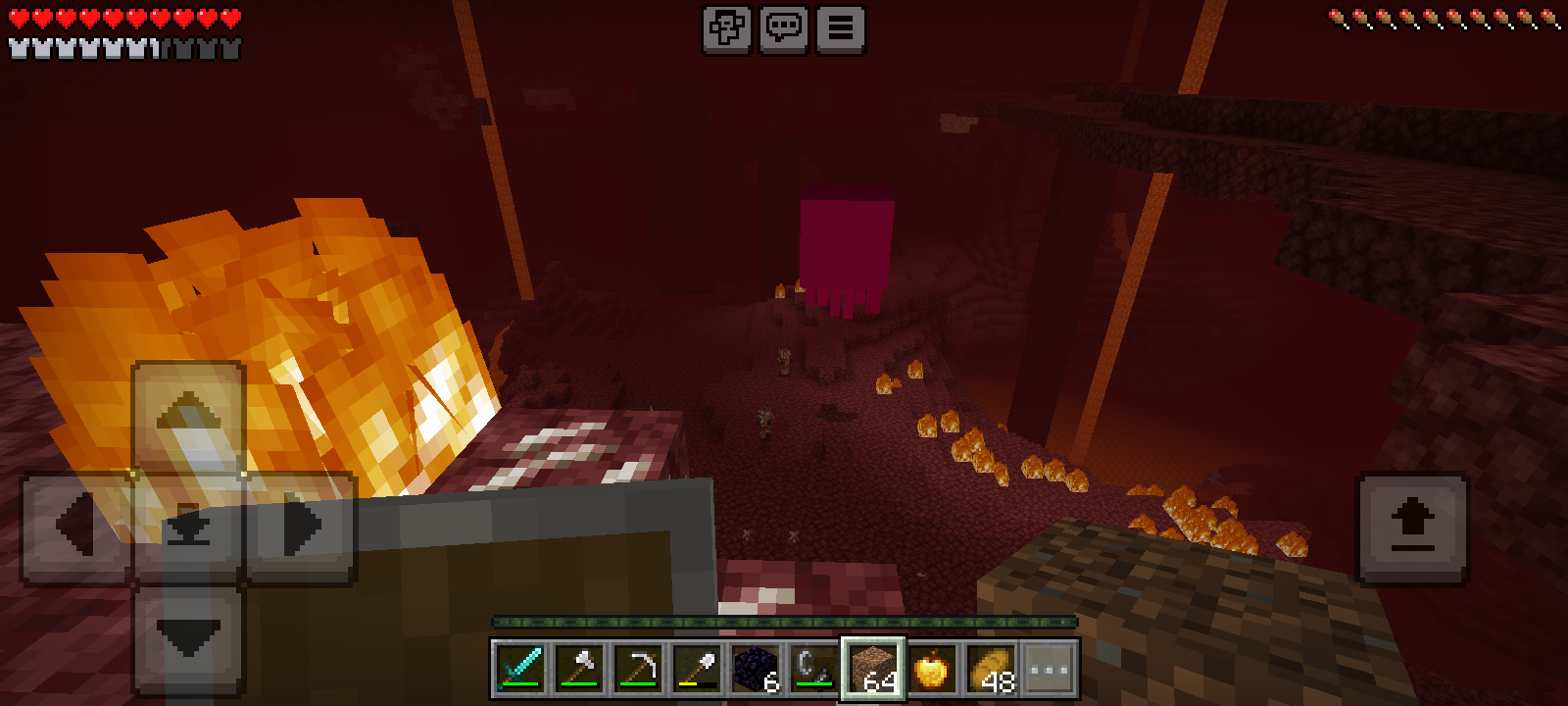Screen dimensions: 1568x706
Task: Select the bread stack of 48
Action: [990, 669]
